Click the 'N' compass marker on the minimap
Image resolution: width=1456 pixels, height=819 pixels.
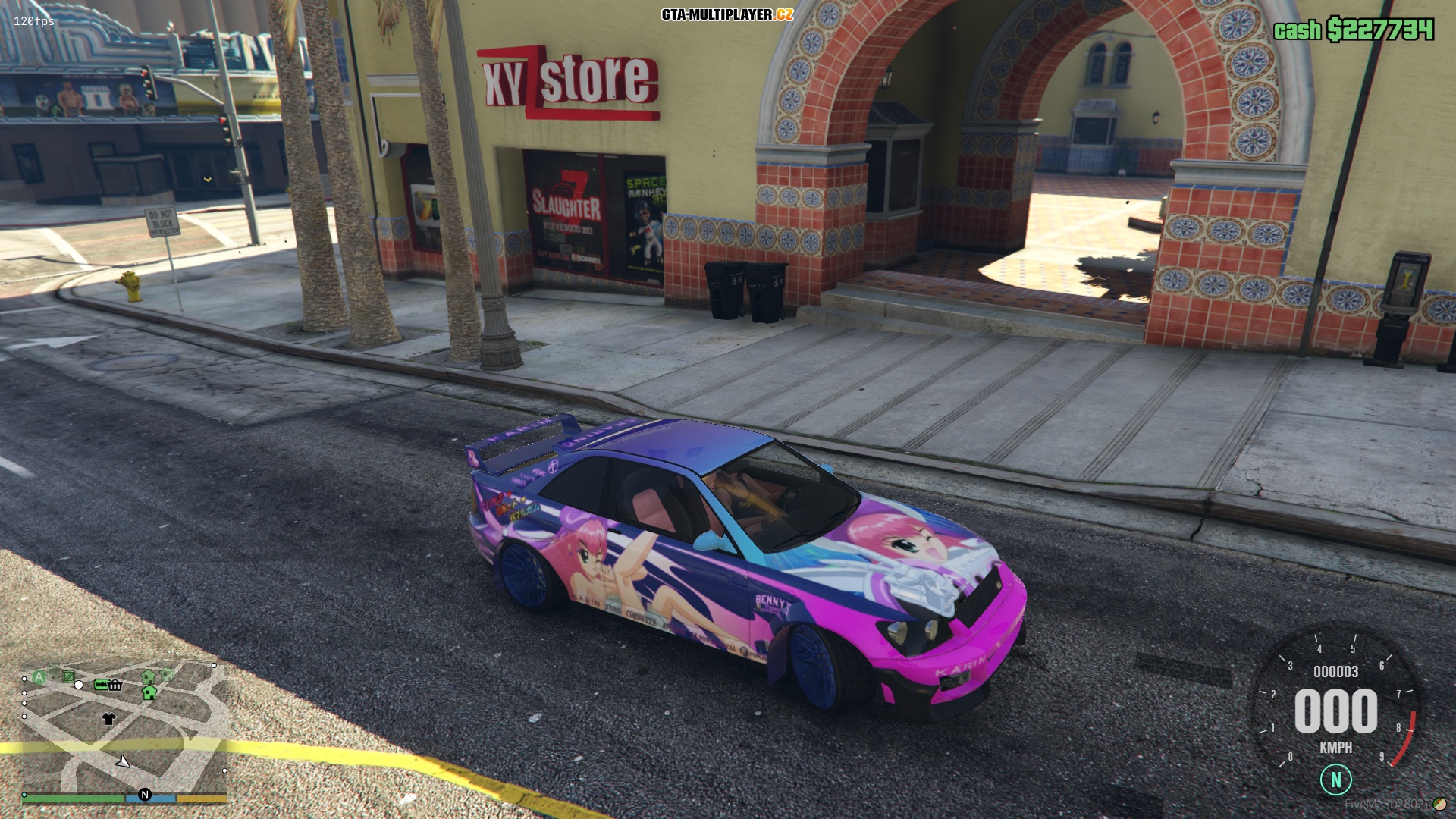pyautogui.click(x=145, y=795)
